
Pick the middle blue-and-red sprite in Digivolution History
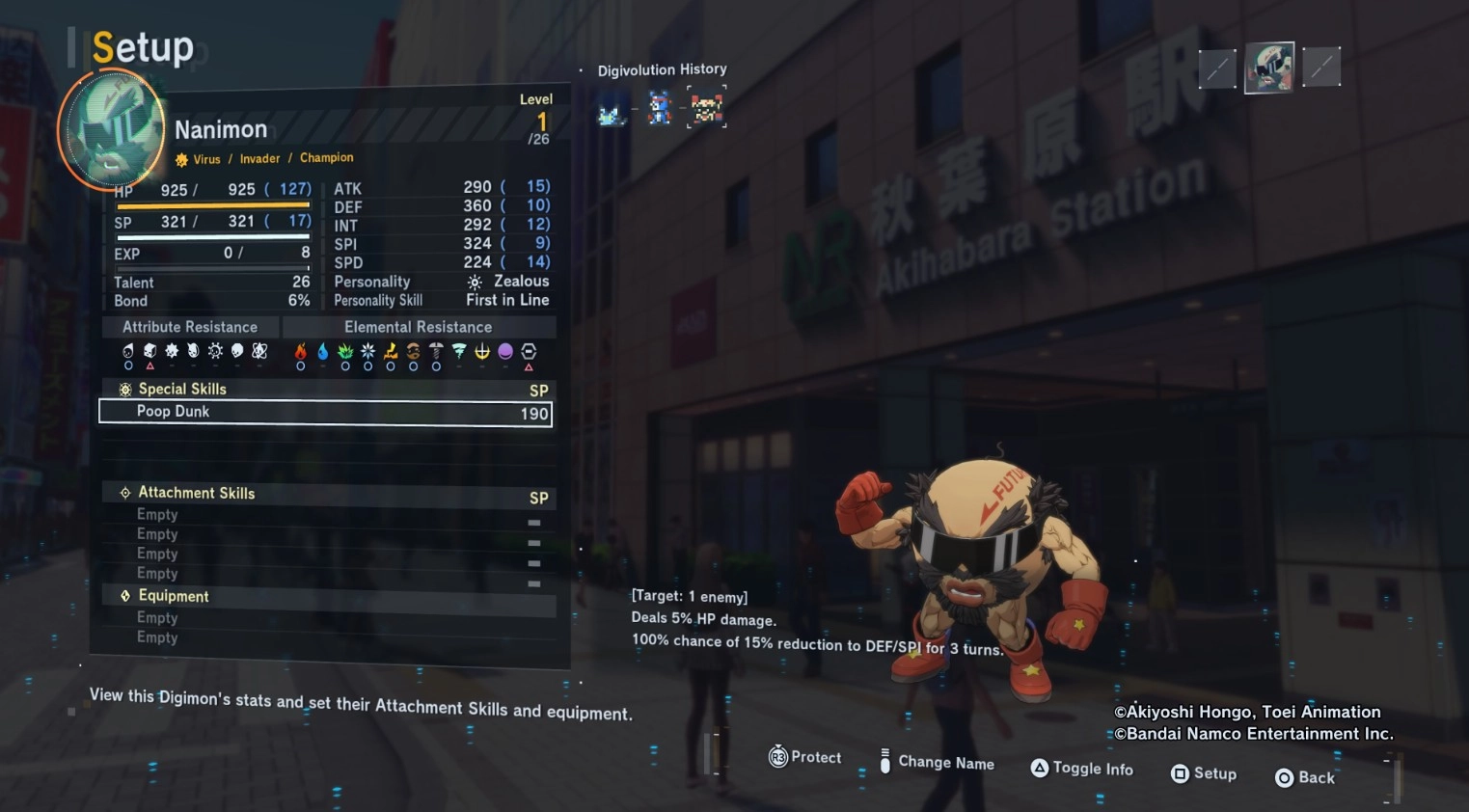point(660,108)
